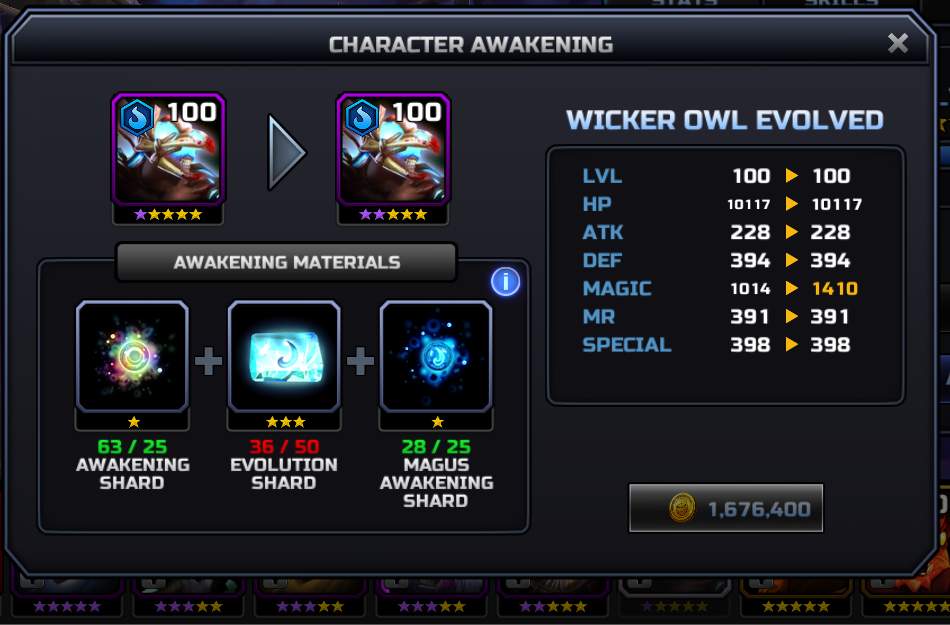The image size is (950, 625).
Task: Select the Evolution Shard material slot
Action: (x=284, y=356)
